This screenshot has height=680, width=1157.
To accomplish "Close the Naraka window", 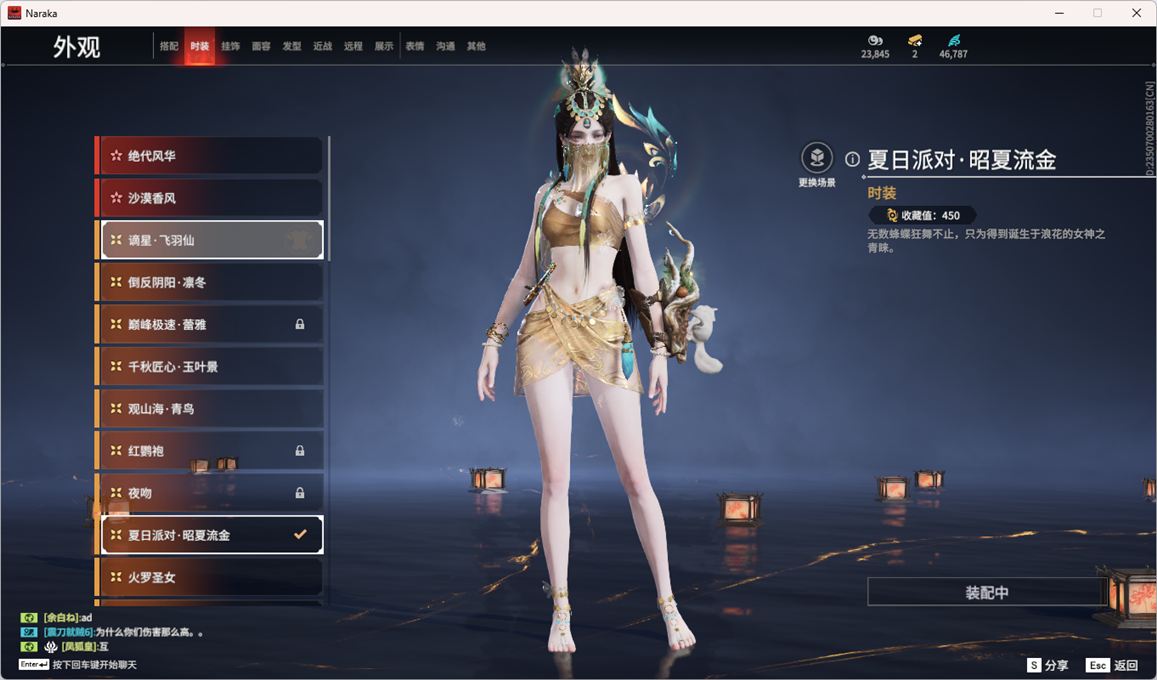I will click(x=1136, y=13).
